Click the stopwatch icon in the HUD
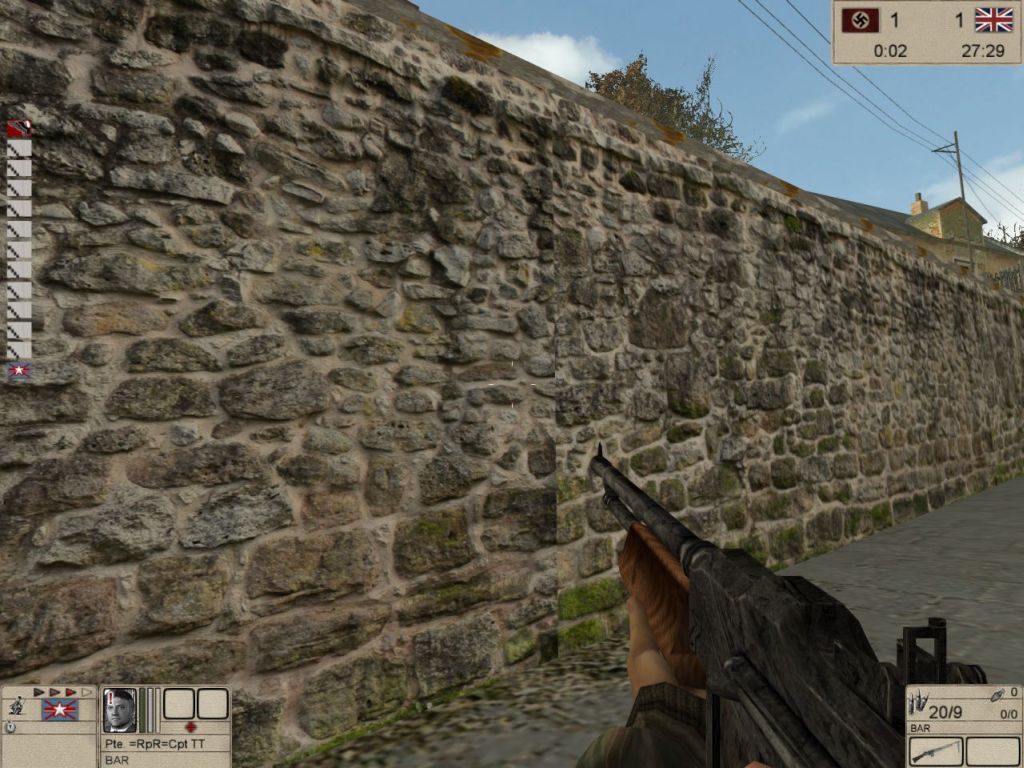 (10, 728)
